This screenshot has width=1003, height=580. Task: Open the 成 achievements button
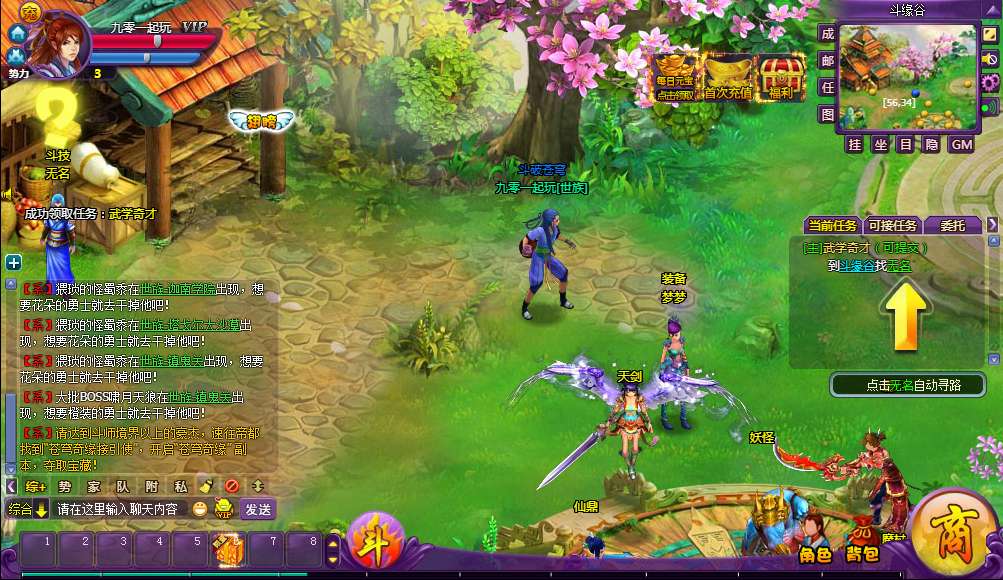[828, 34]
